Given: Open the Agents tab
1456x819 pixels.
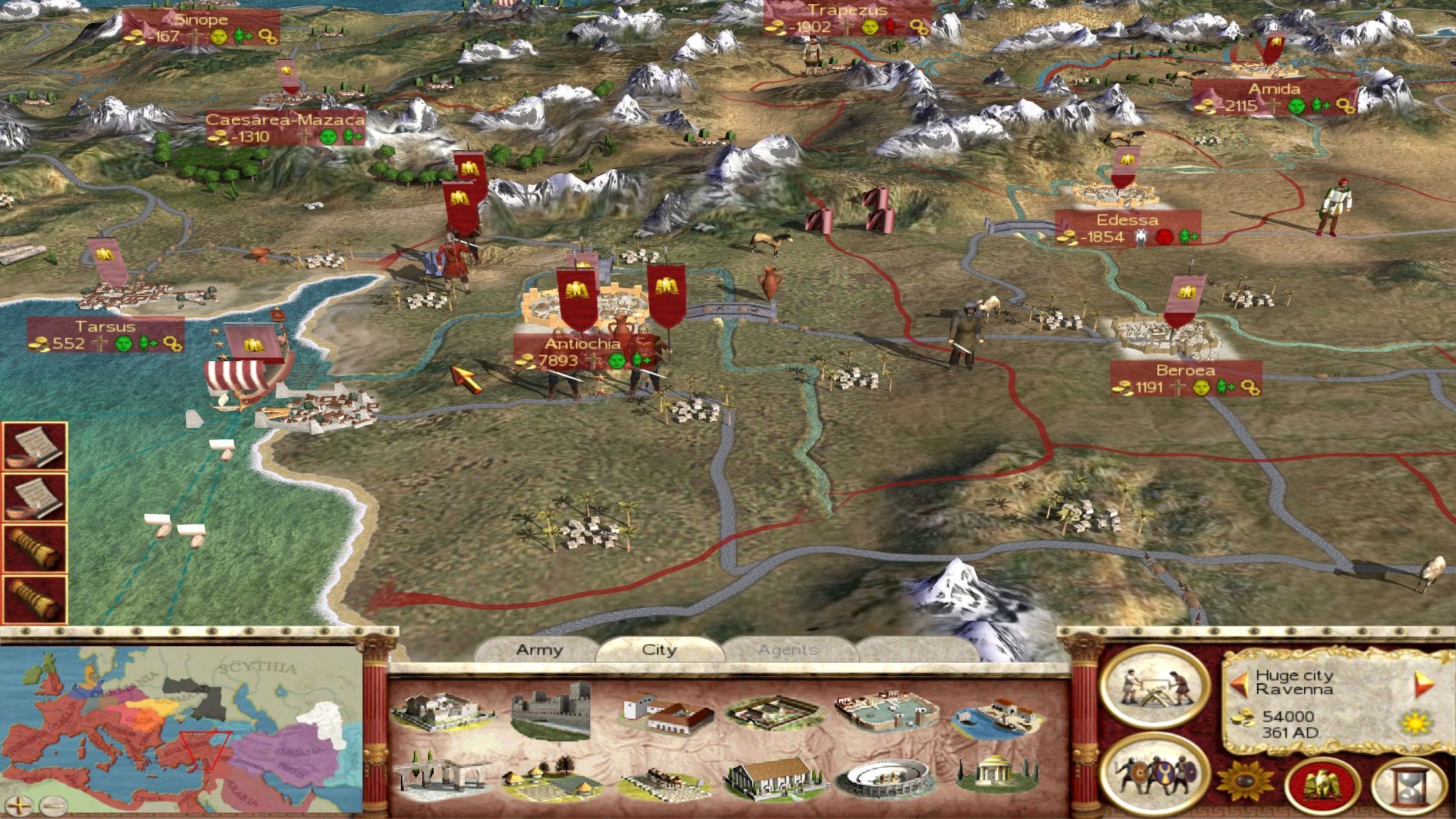Looking at the screenshot, I should (x=787, y=650).
